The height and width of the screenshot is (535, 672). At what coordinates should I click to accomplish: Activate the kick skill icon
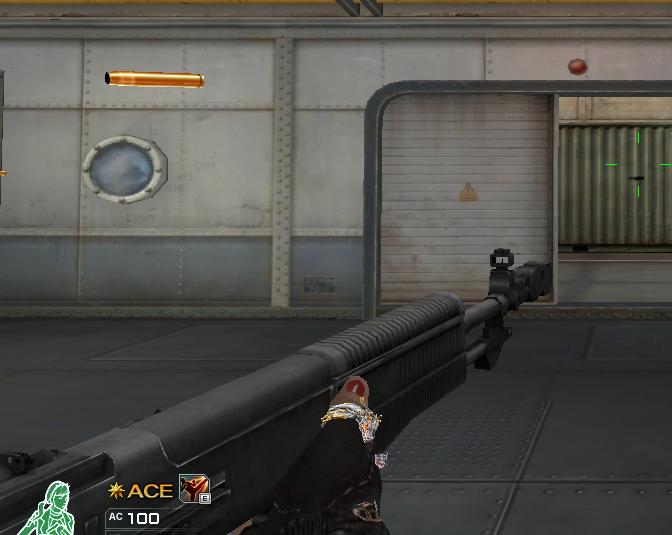pos(192,488)
